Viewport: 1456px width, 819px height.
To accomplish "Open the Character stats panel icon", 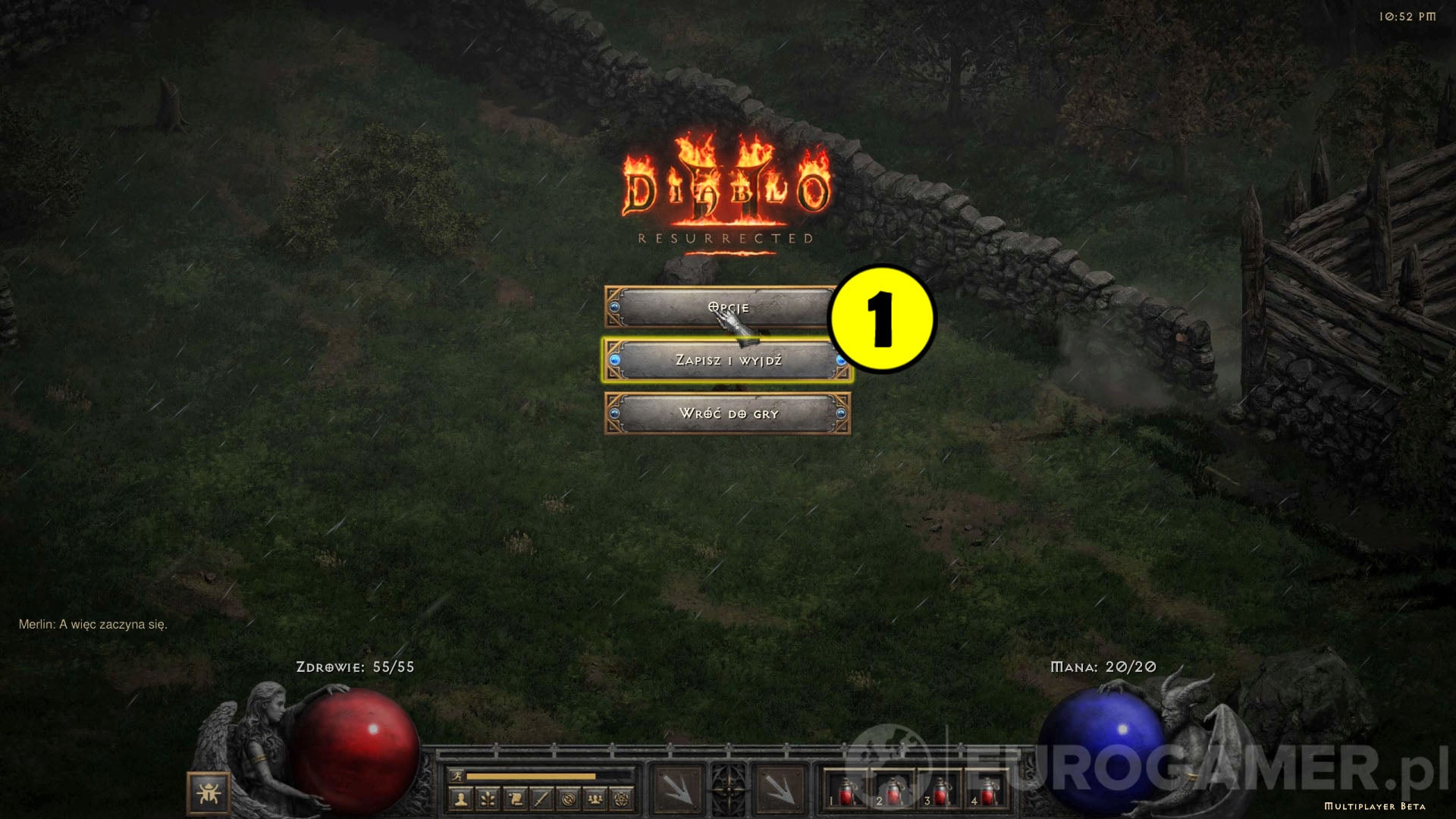I will (x=462, y=798).
